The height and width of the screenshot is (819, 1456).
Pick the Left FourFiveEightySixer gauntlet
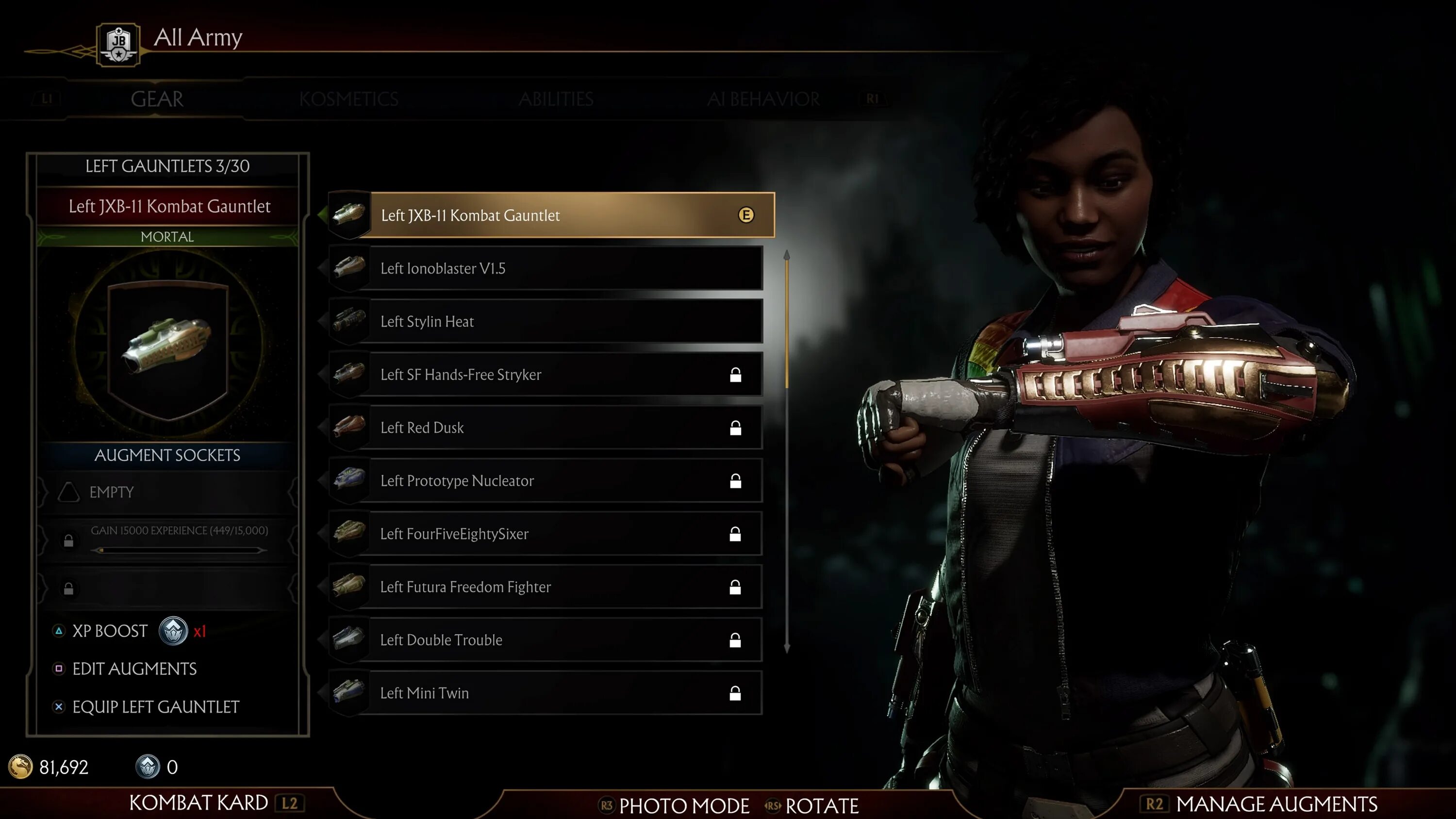pos(546,534)
